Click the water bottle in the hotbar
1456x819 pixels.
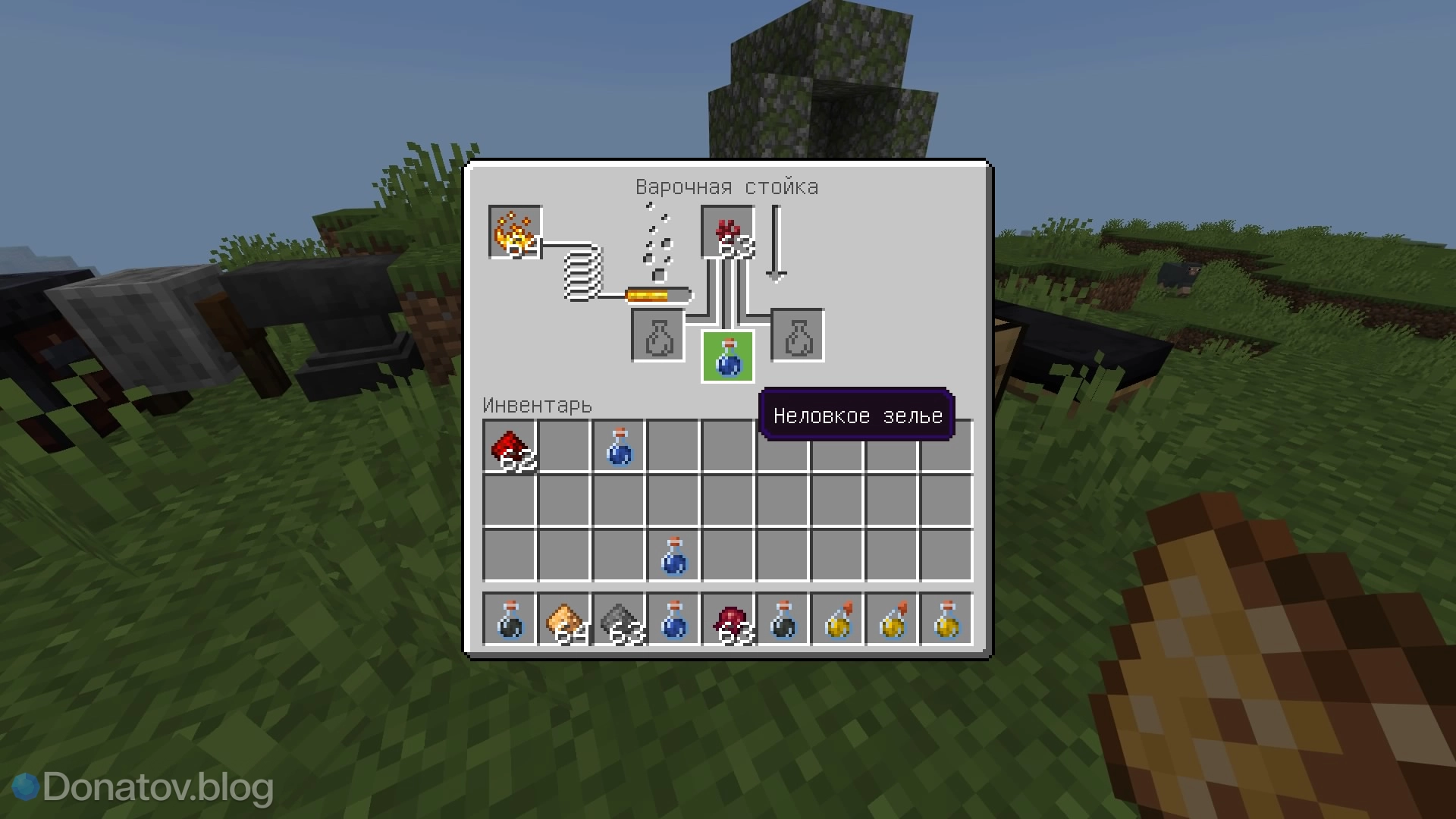click(x=673, y=620)
